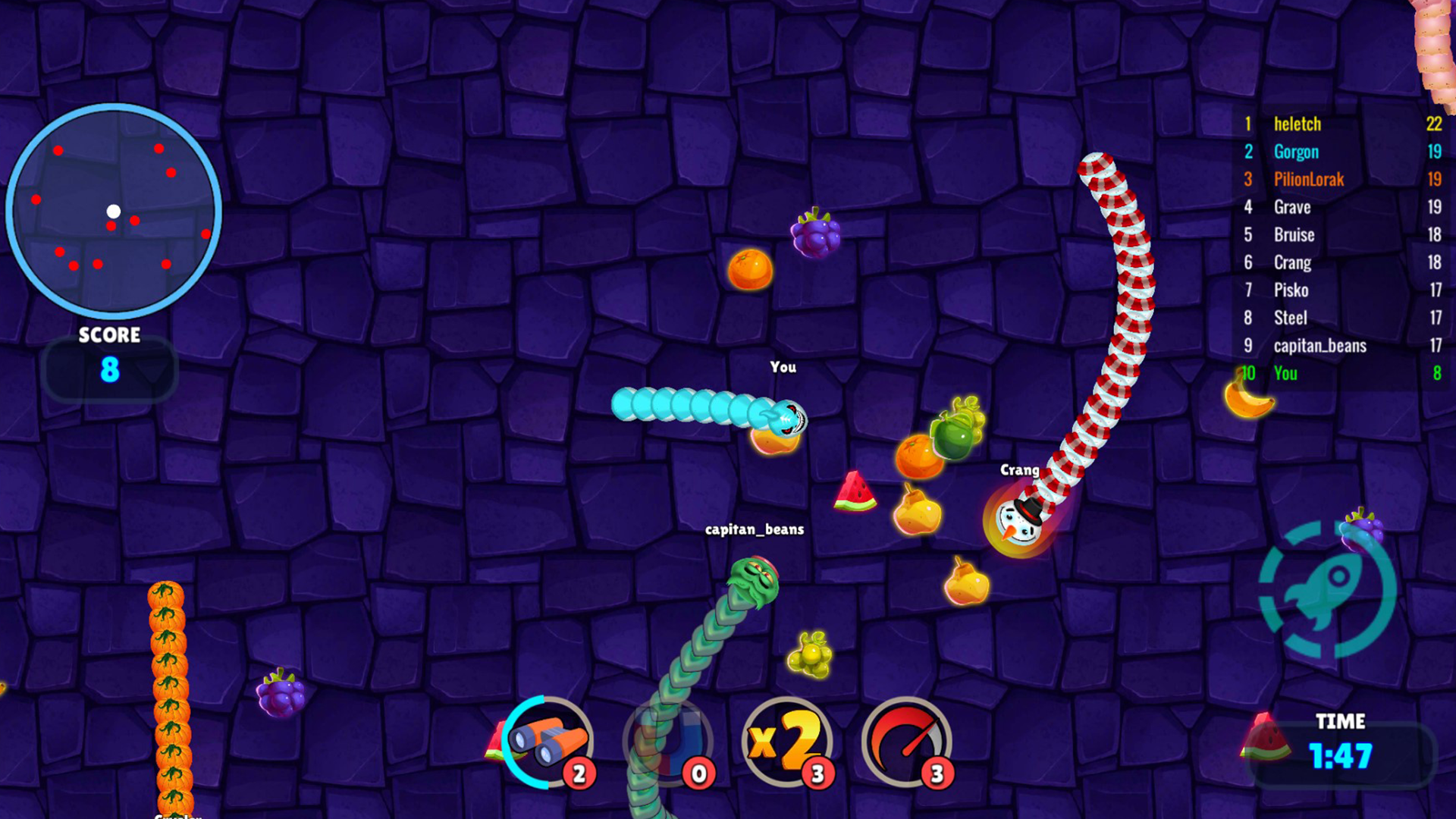Choose PilionLorak on the leaderboard
The width and height of the screenshot is (1456, 819).
1342,179
